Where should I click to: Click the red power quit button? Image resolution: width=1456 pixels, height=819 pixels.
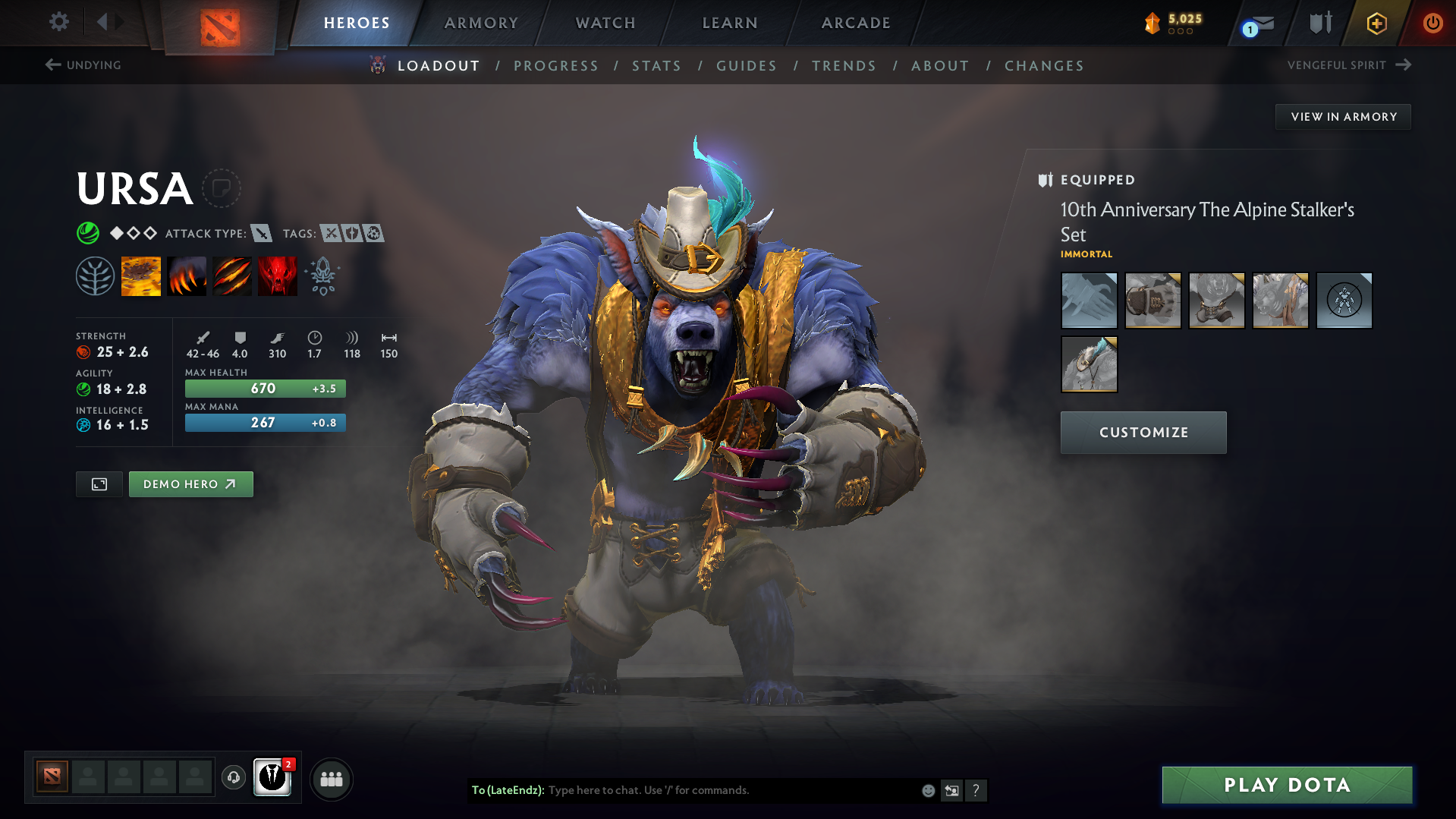(1432, 23)
